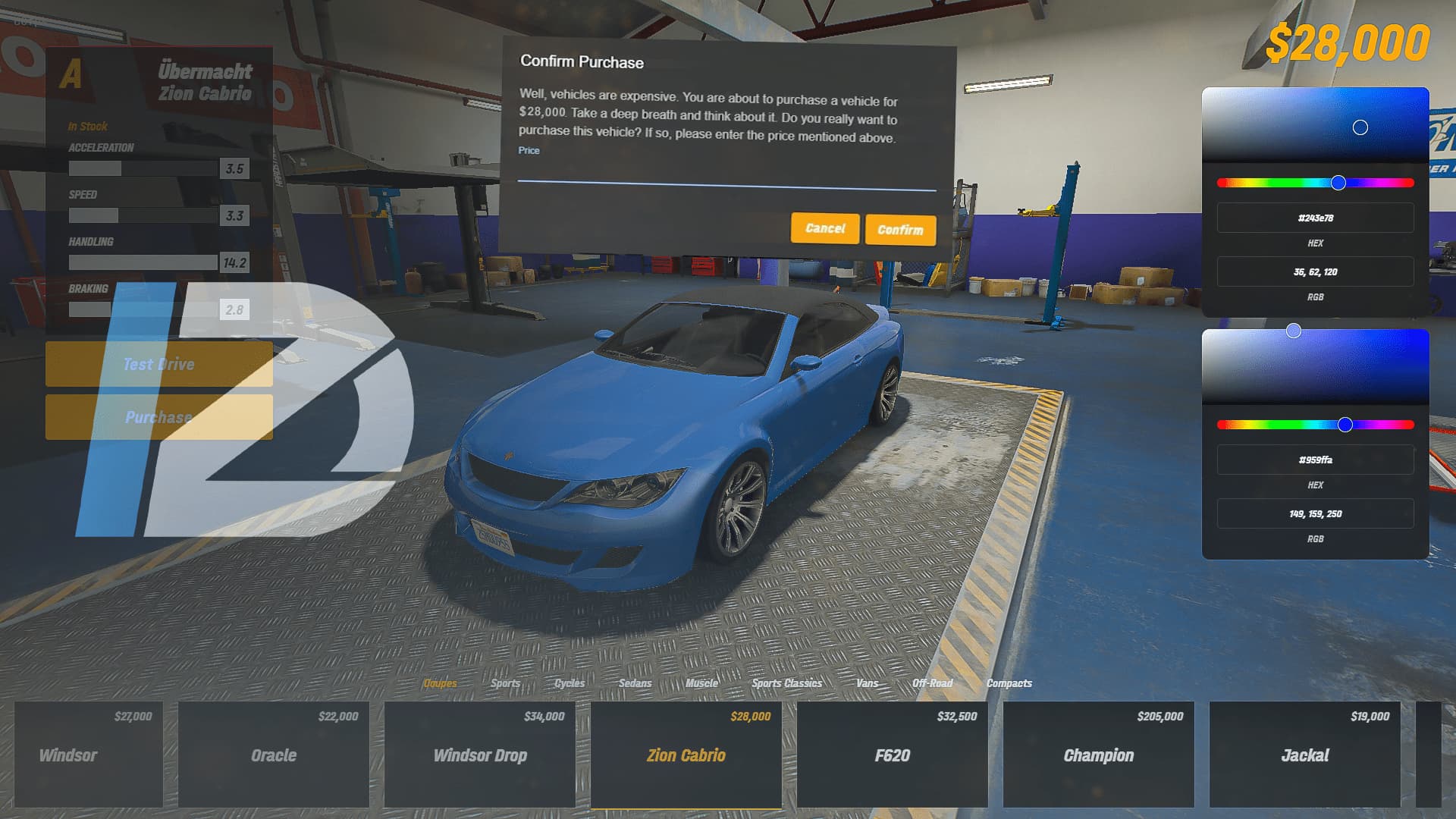Pick the Jackal vehicle card
This screenshot has width=1456, height=819.
tap(1305, 754)
